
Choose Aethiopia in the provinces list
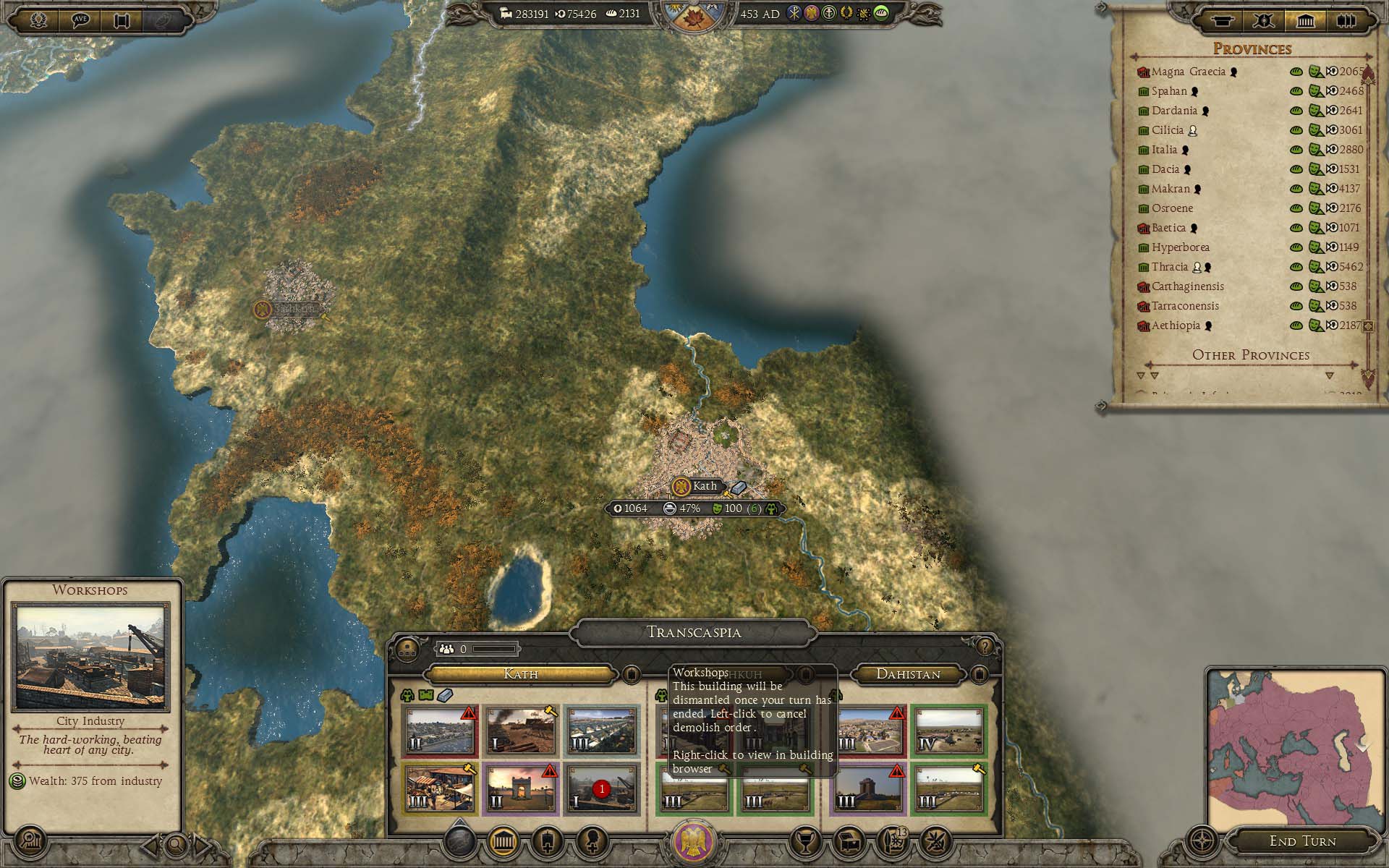1176,325
